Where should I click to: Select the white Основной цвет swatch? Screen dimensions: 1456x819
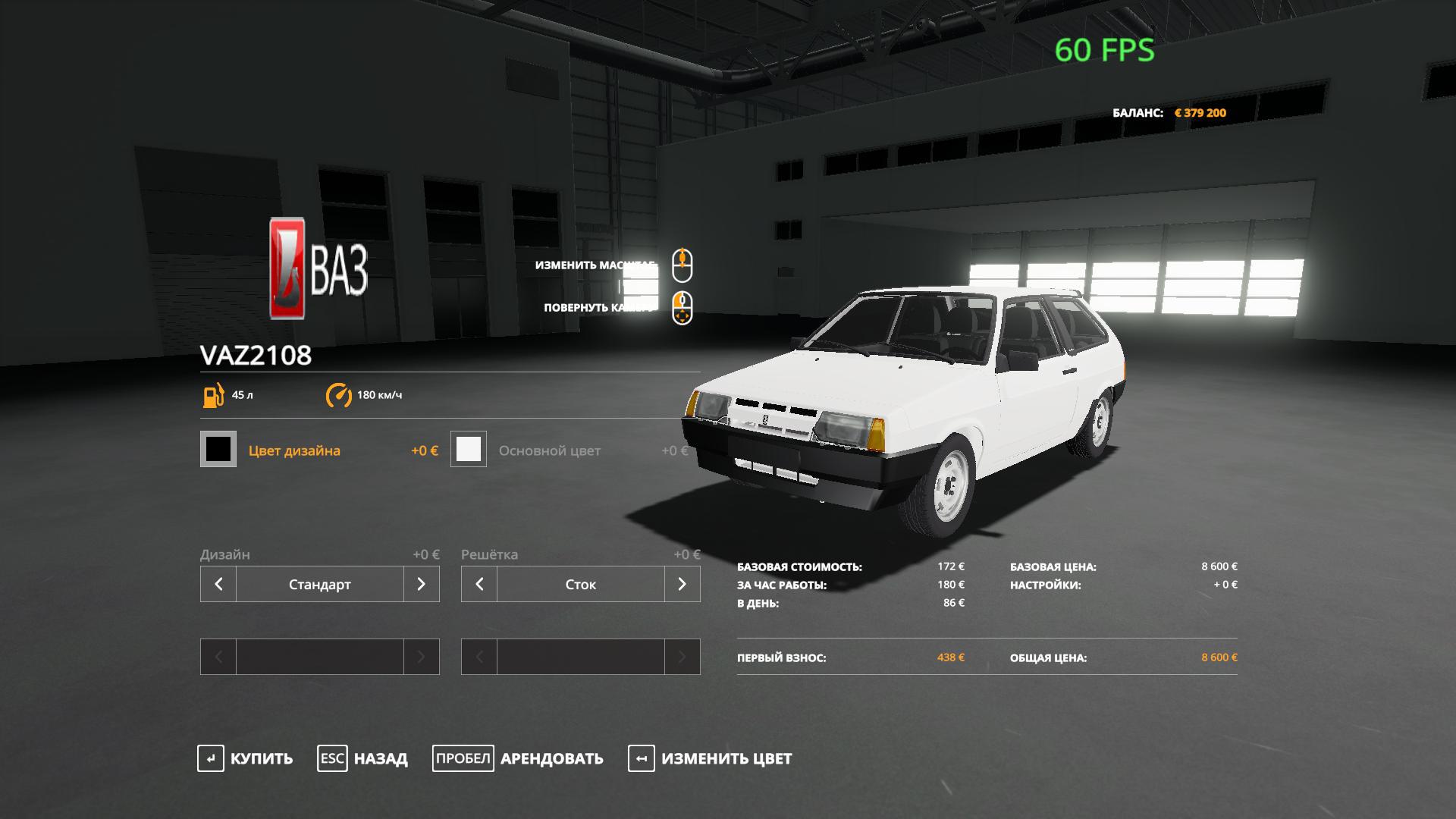pyautogui.click(x=469, y=449)
